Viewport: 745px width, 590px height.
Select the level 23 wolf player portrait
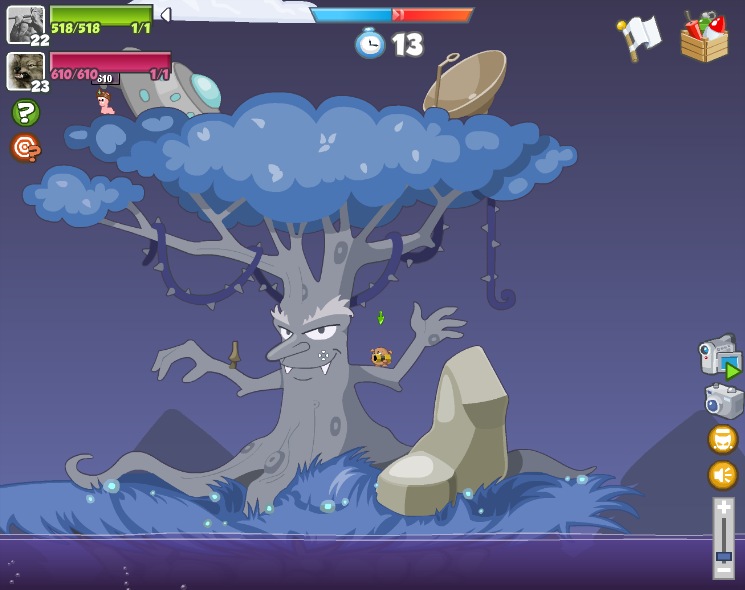tap(25, 70)
